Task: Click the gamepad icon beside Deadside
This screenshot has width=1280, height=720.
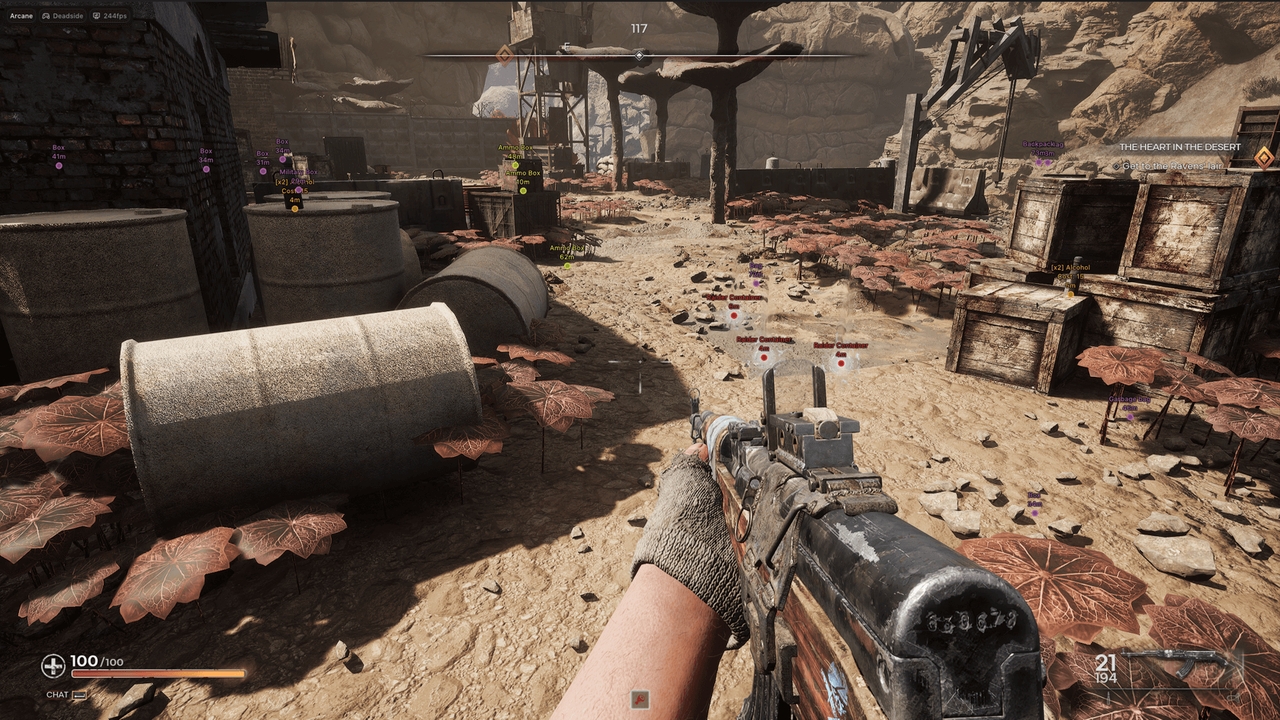Action: pos(46,16)
